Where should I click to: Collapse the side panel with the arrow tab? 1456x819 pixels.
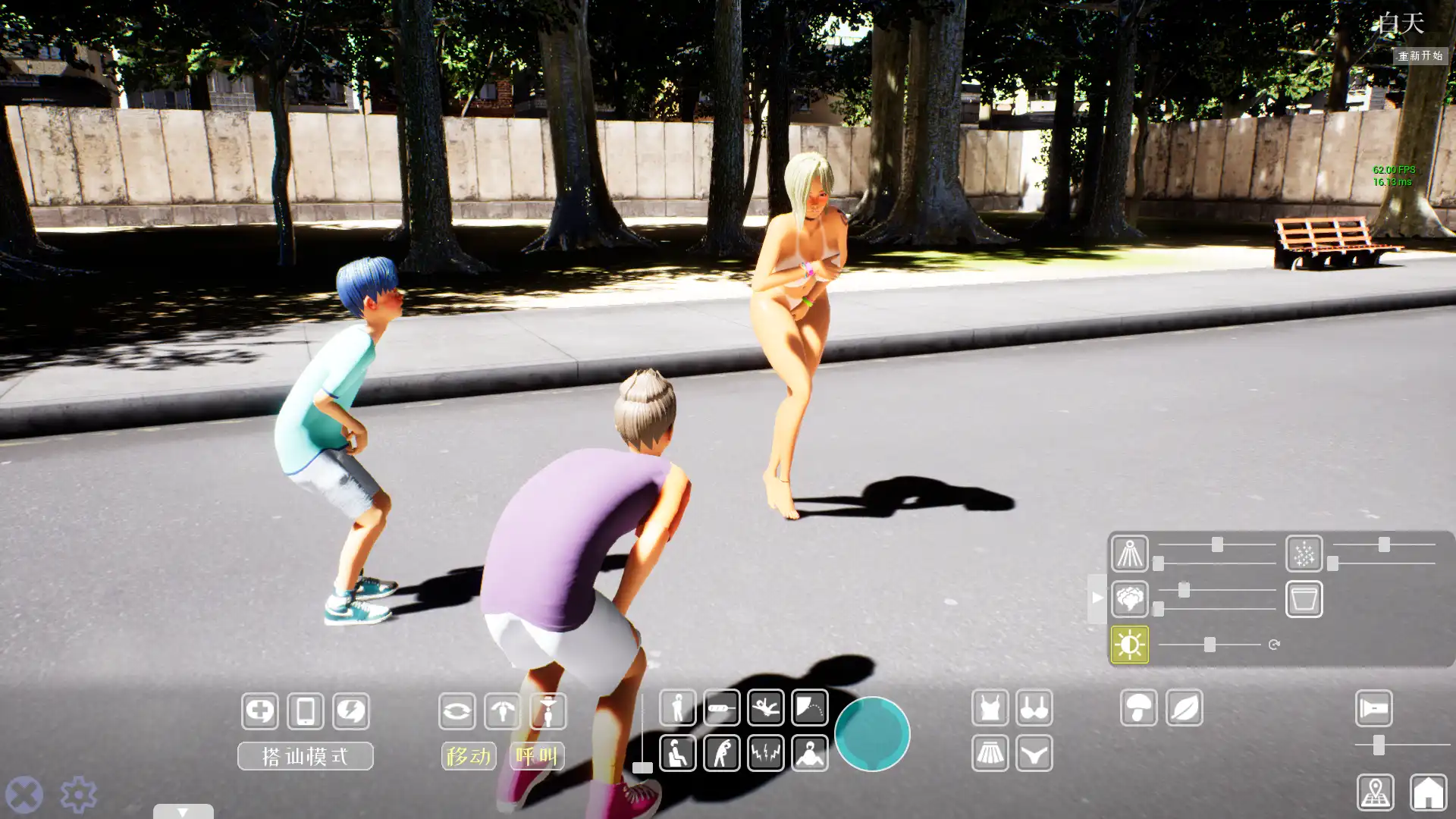pos(1097,598)
